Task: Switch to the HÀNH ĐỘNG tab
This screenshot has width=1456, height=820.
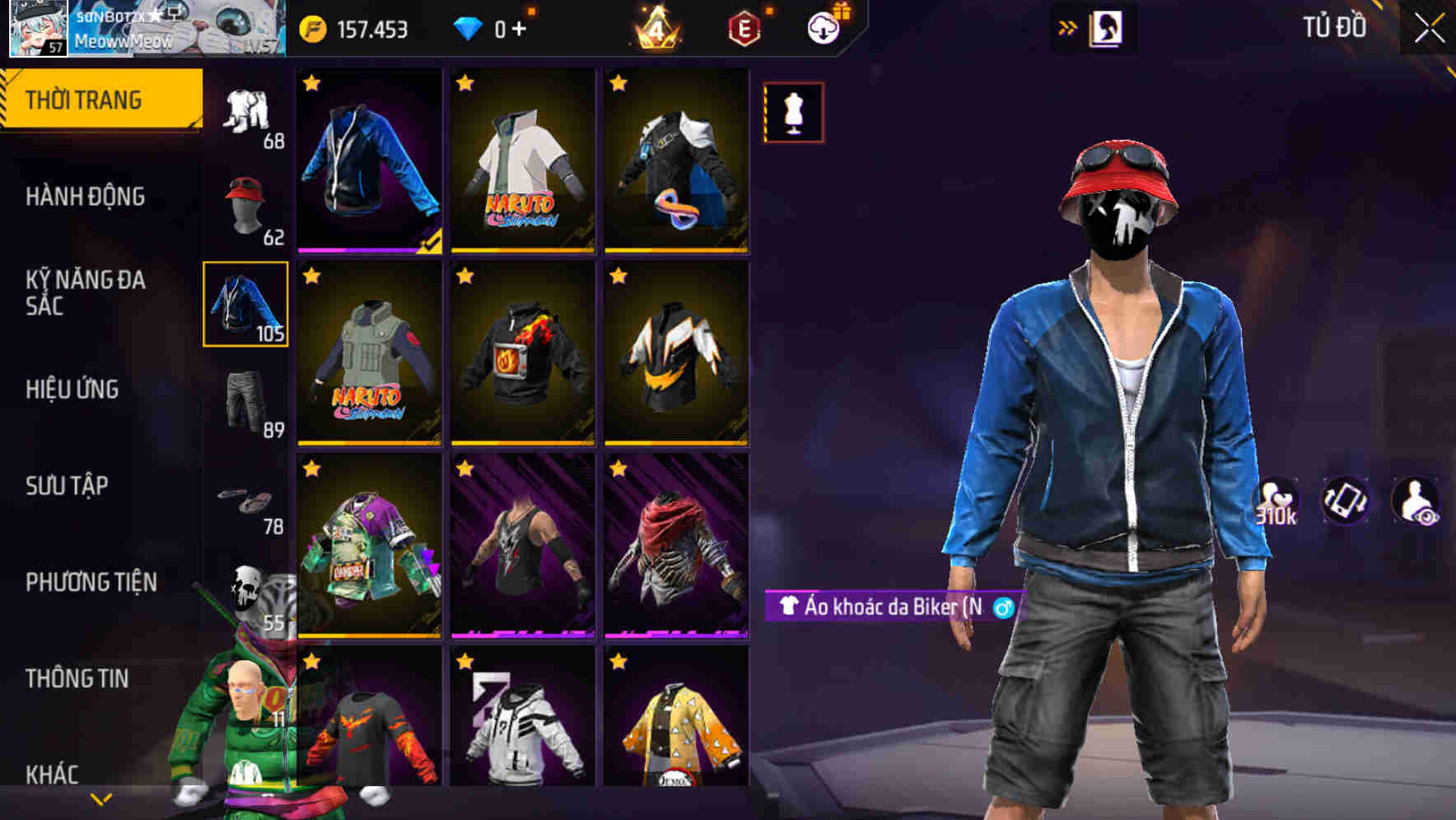Action: coord(86,197)
